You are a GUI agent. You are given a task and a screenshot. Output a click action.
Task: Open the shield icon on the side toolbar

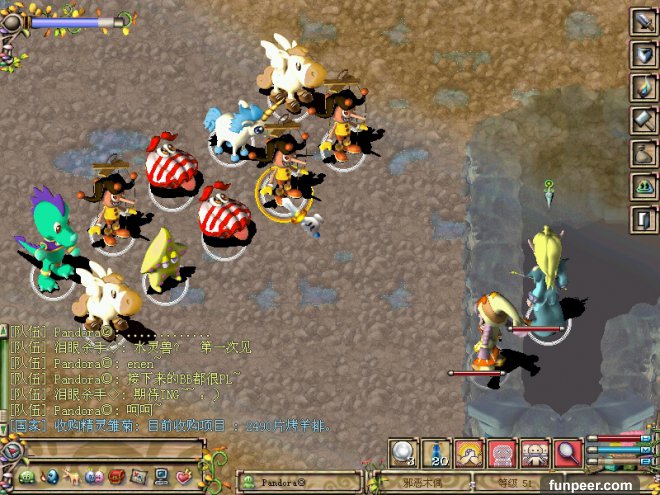click(643, 54)
